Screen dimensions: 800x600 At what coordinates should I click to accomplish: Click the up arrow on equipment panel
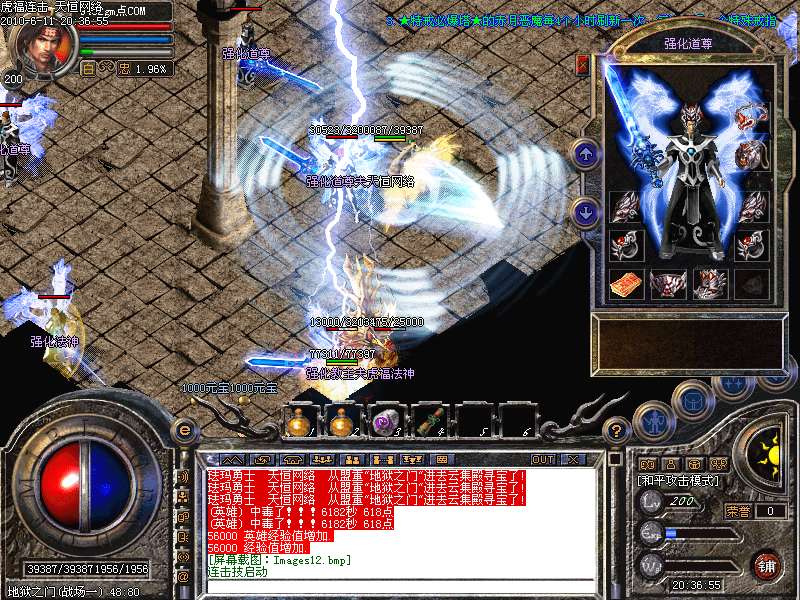click(587, 153)
